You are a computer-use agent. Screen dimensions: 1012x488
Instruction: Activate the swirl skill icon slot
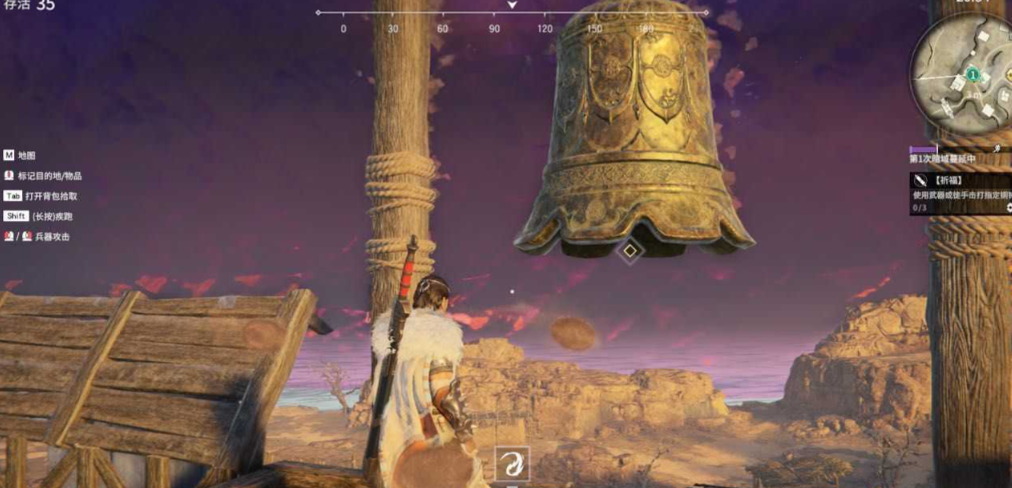pyautogui.click(x=513, y=463)
